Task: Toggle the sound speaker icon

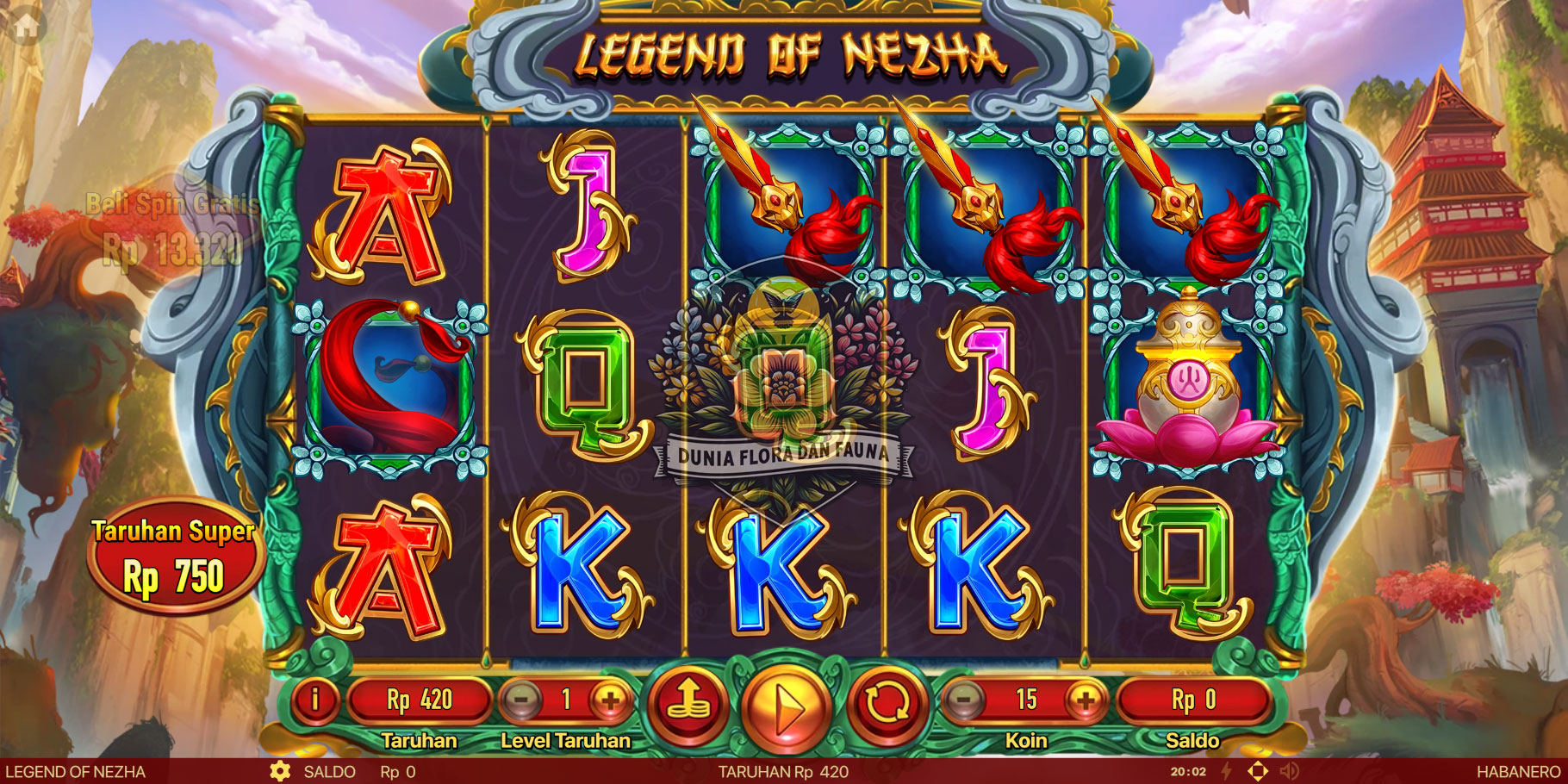Action: click(x=1290, y=771)
